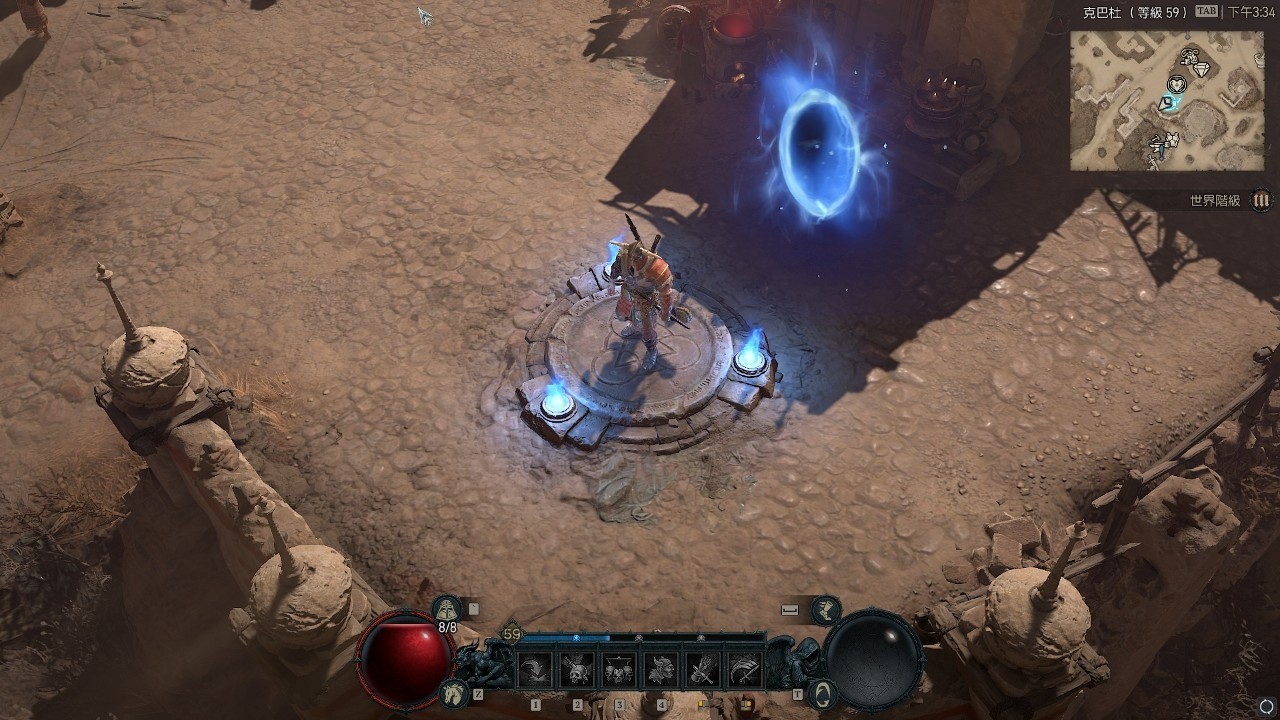Use the evade boot icon
1280x720 pixels.
[826, 608]
